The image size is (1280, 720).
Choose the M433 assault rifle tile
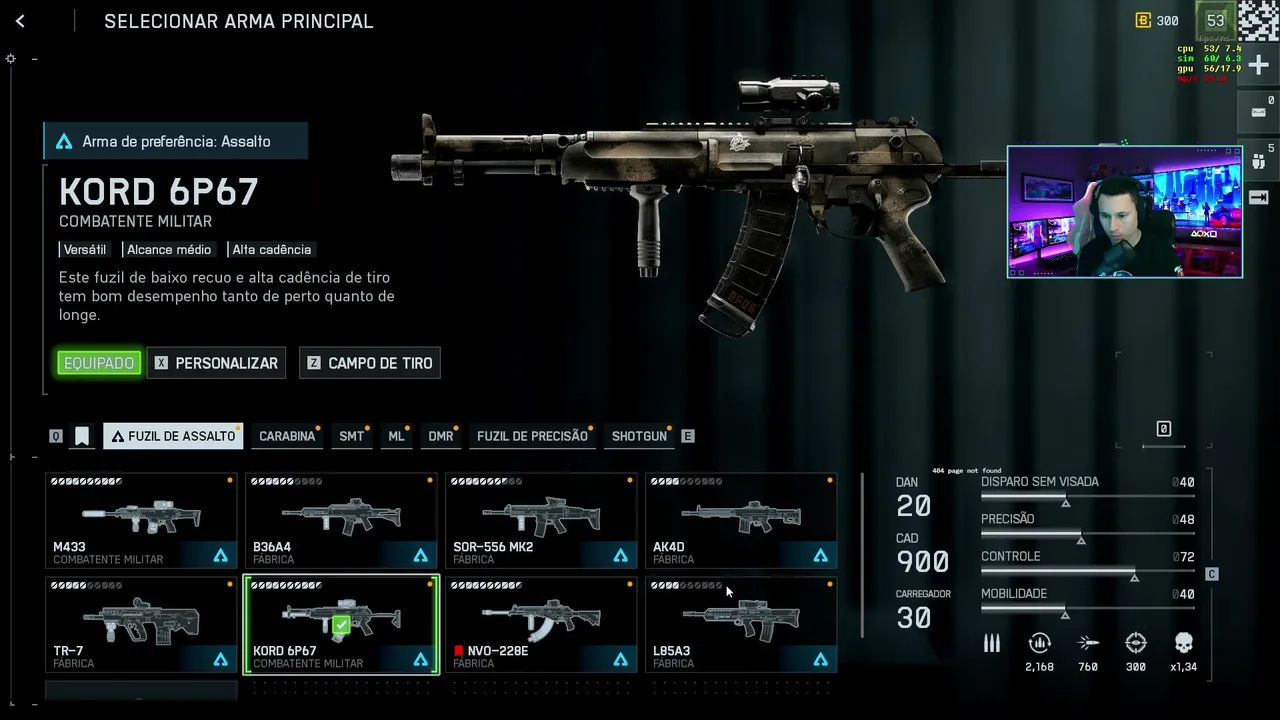pos(141,520)
